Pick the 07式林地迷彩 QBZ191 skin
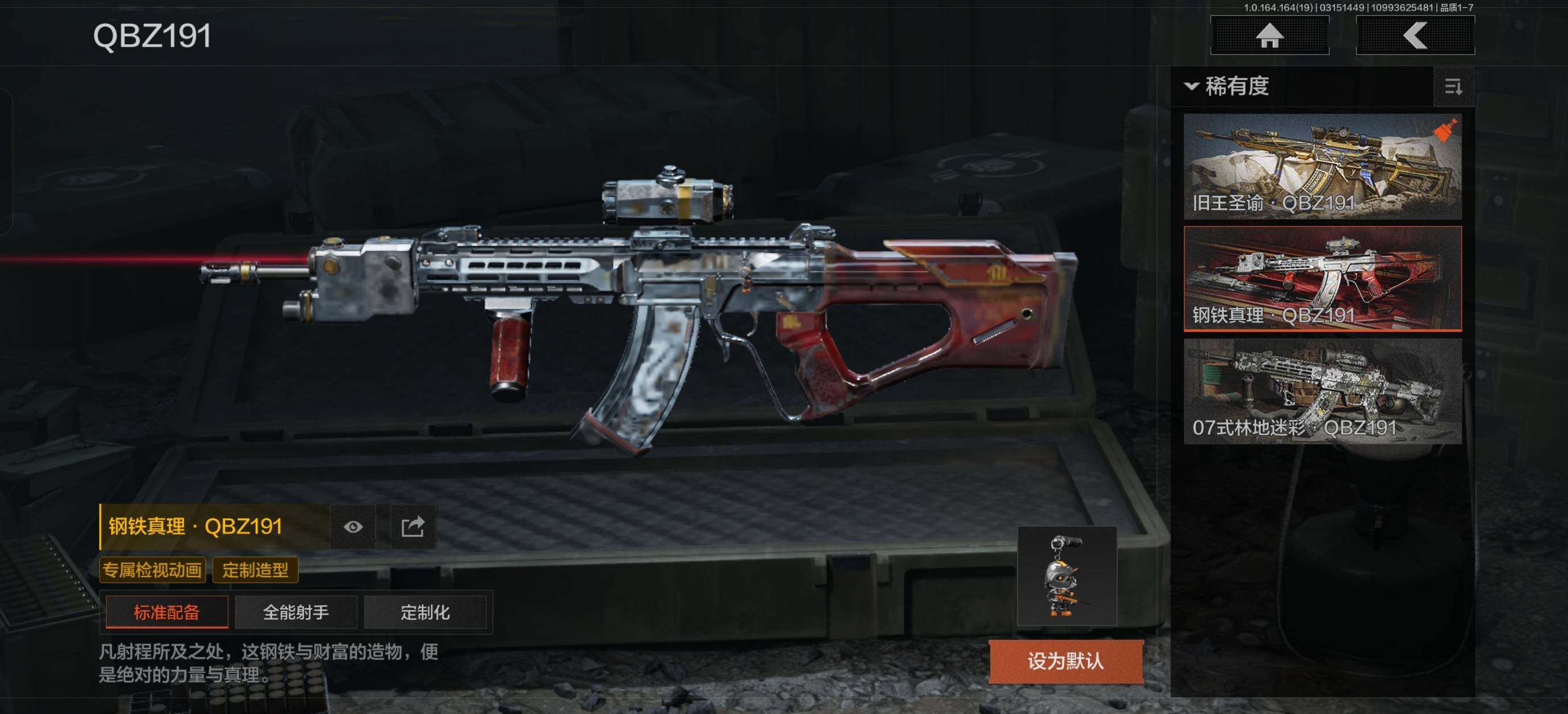 point(1322,391)
